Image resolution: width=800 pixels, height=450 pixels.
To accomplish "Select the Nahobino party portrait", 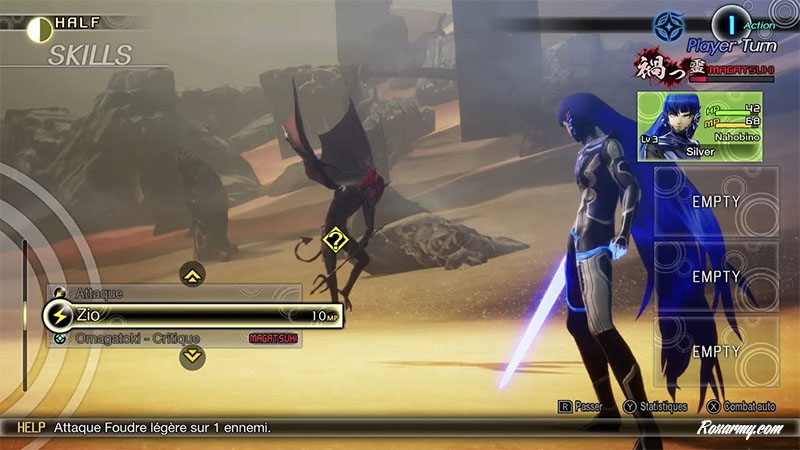I will pyautogui.click(x=707, y=126).
